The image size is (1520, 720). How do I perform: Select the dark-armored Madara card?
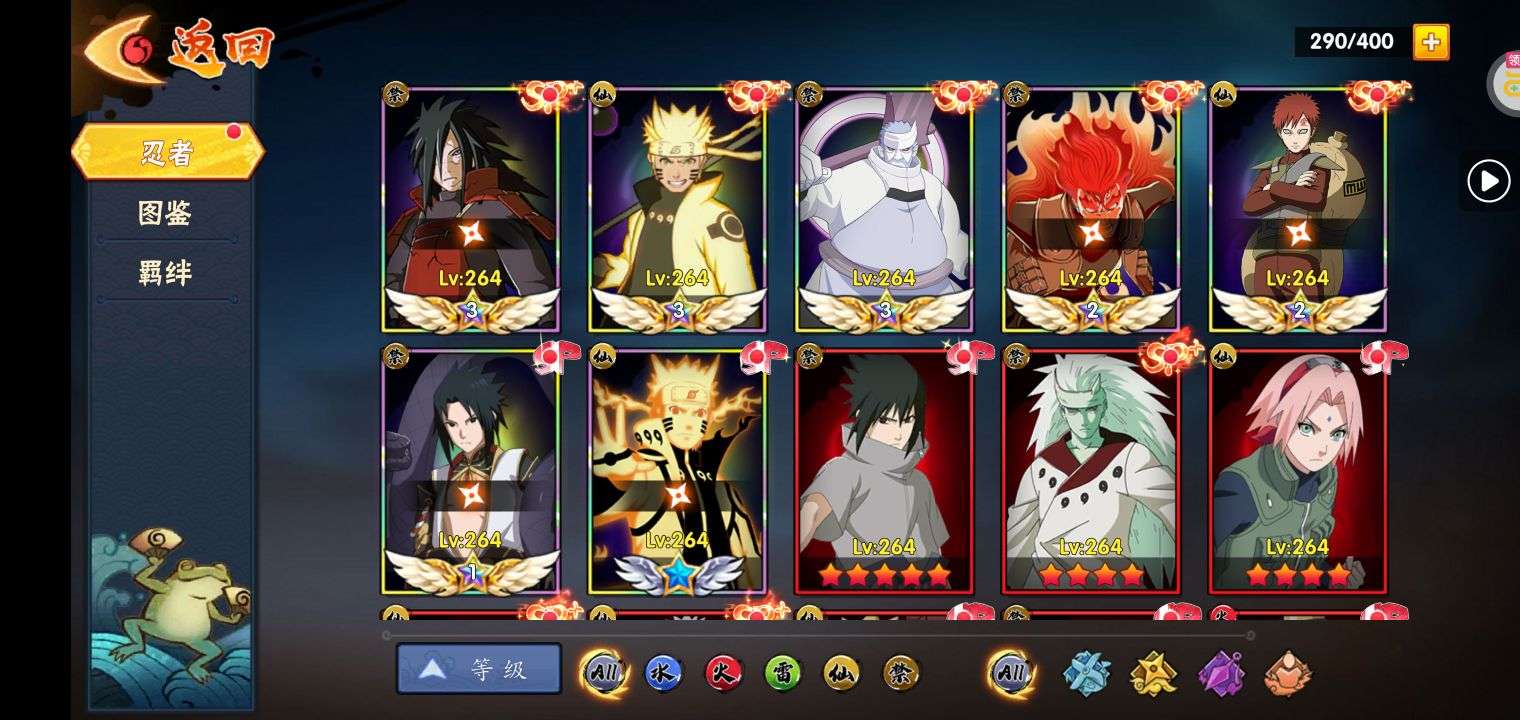[x=470, y=210]
